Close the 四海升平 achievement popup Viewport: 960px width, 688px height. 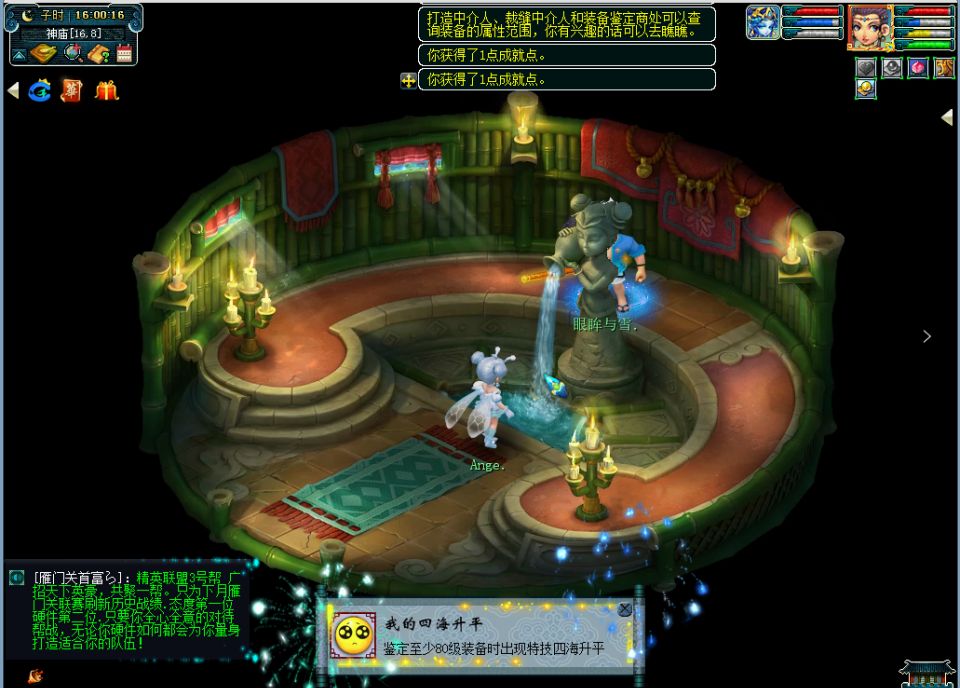click(x=625, y=609)
